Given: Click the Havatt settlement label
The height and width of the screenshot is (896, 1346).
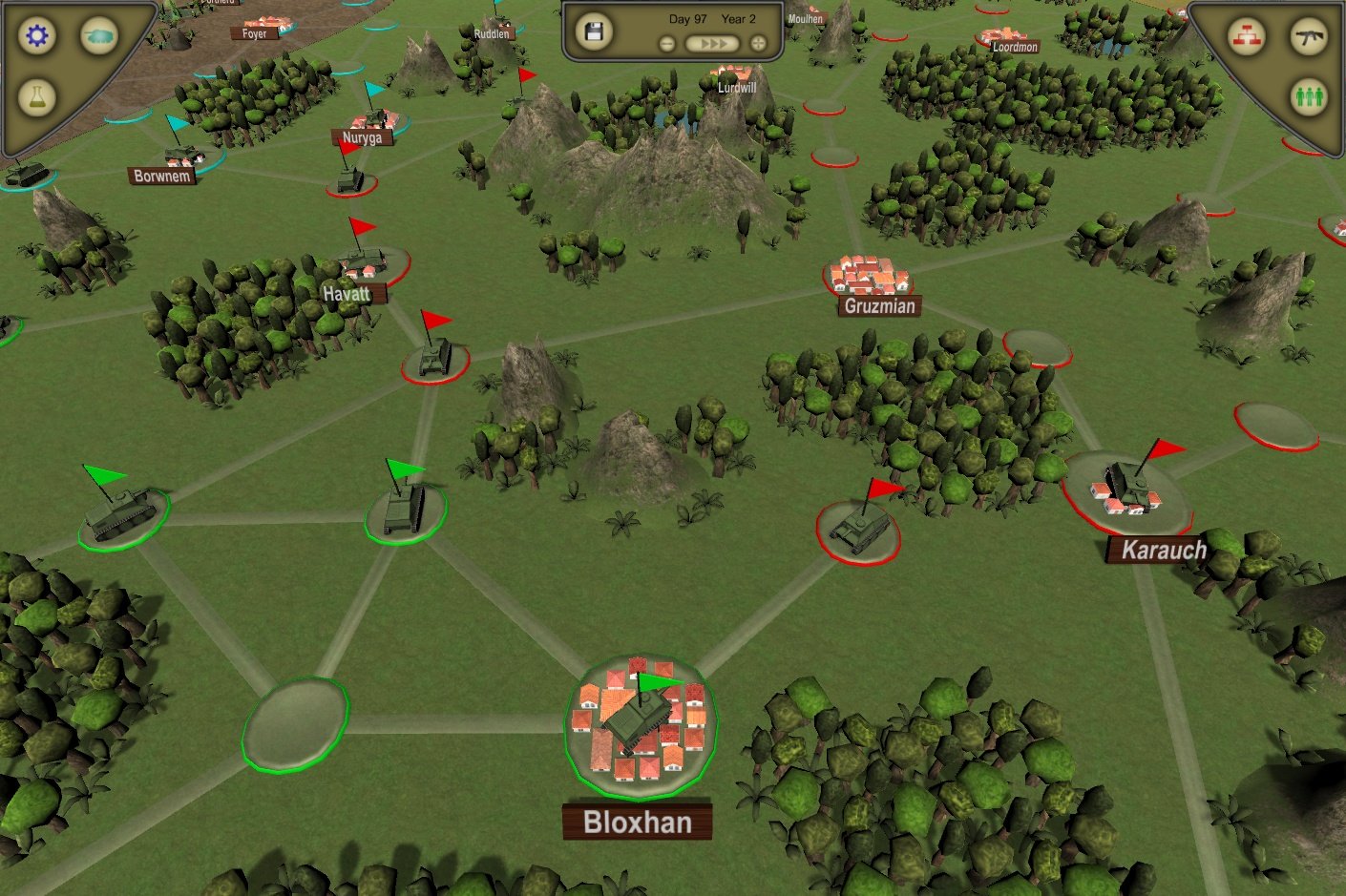Looking at the screenshot, I should (x=347, y=294).
